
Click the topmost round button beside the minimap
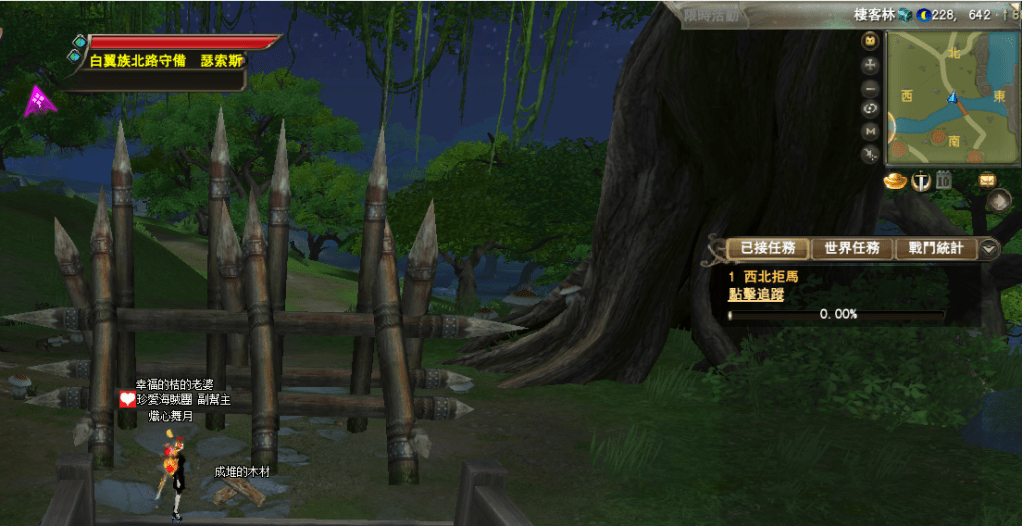click(870, 41)
